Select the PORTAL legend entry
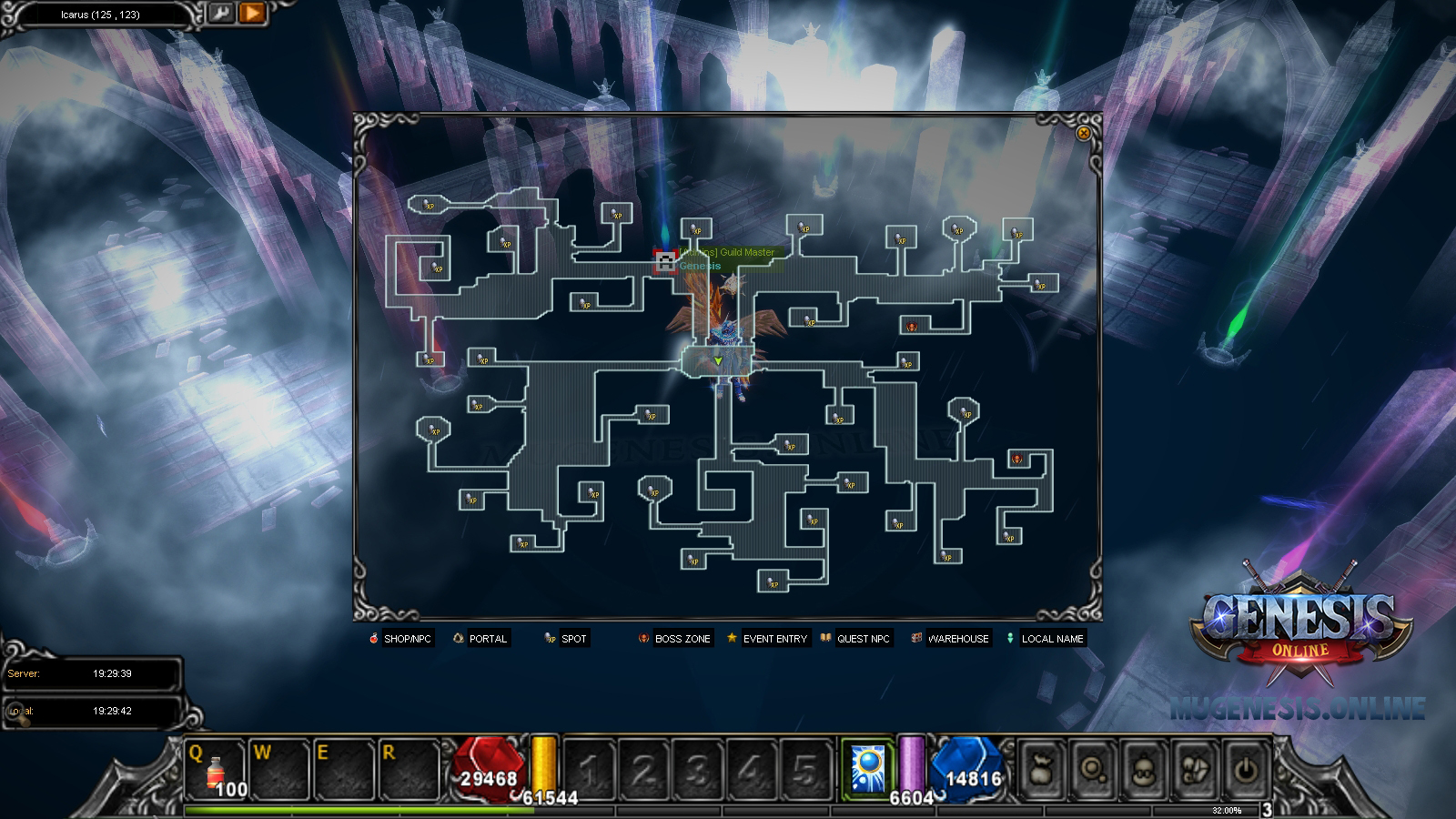This screenshot has width=1456, height=819. click(x=480, y=639)
